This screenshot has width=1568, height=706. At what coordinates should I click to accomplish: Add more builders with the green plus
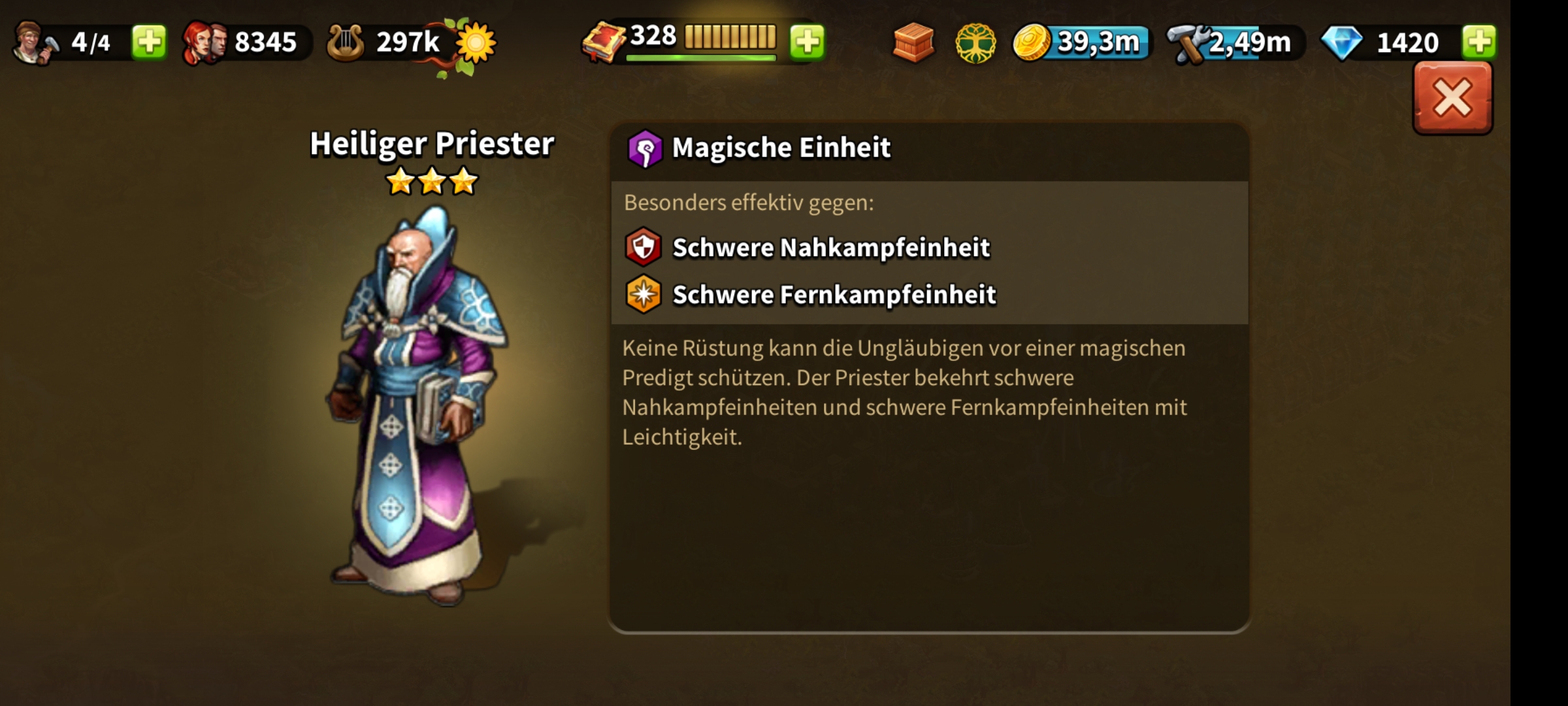[149, 42]
